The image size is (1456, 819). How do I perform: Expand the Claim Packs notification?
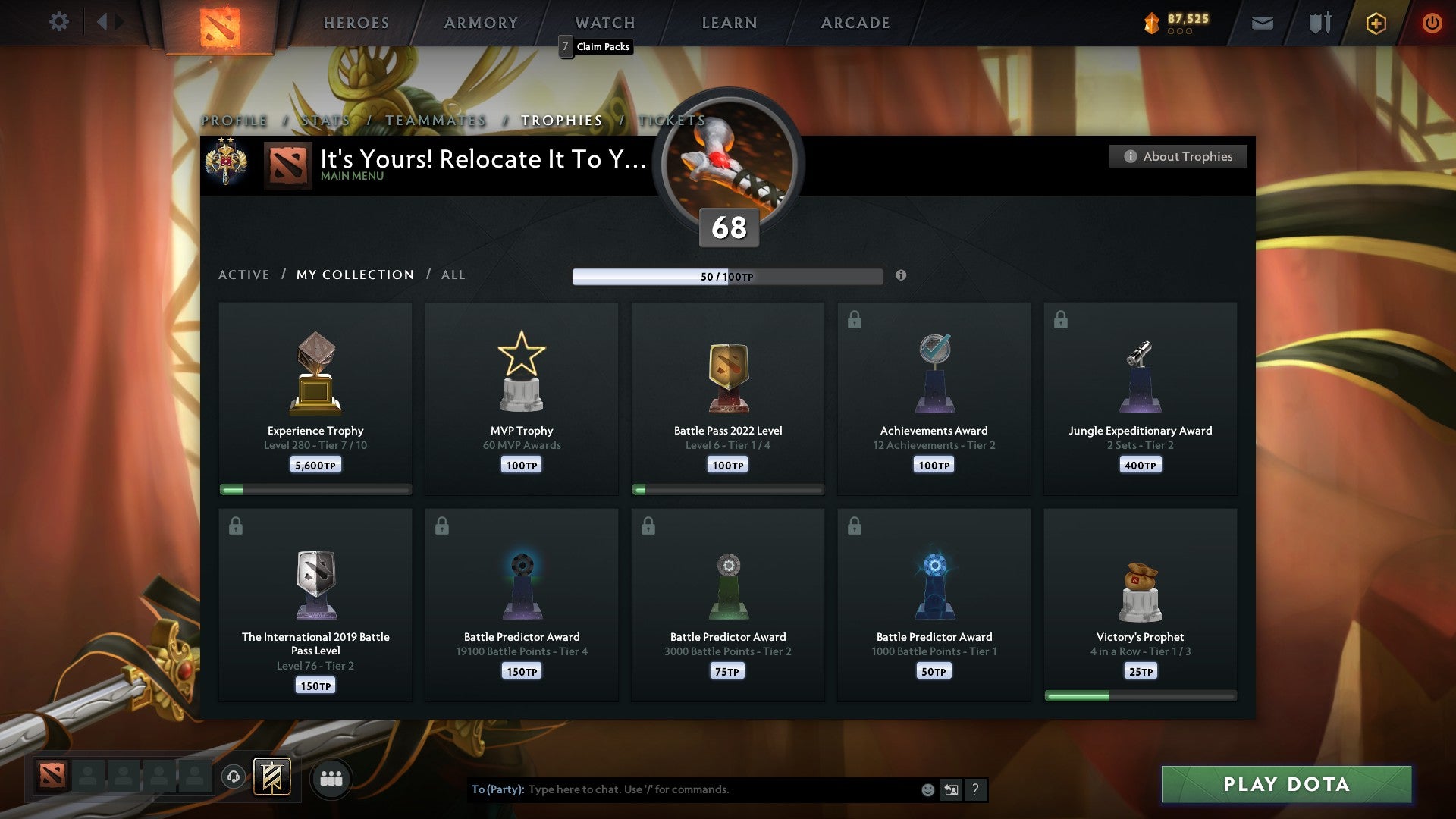595,47
